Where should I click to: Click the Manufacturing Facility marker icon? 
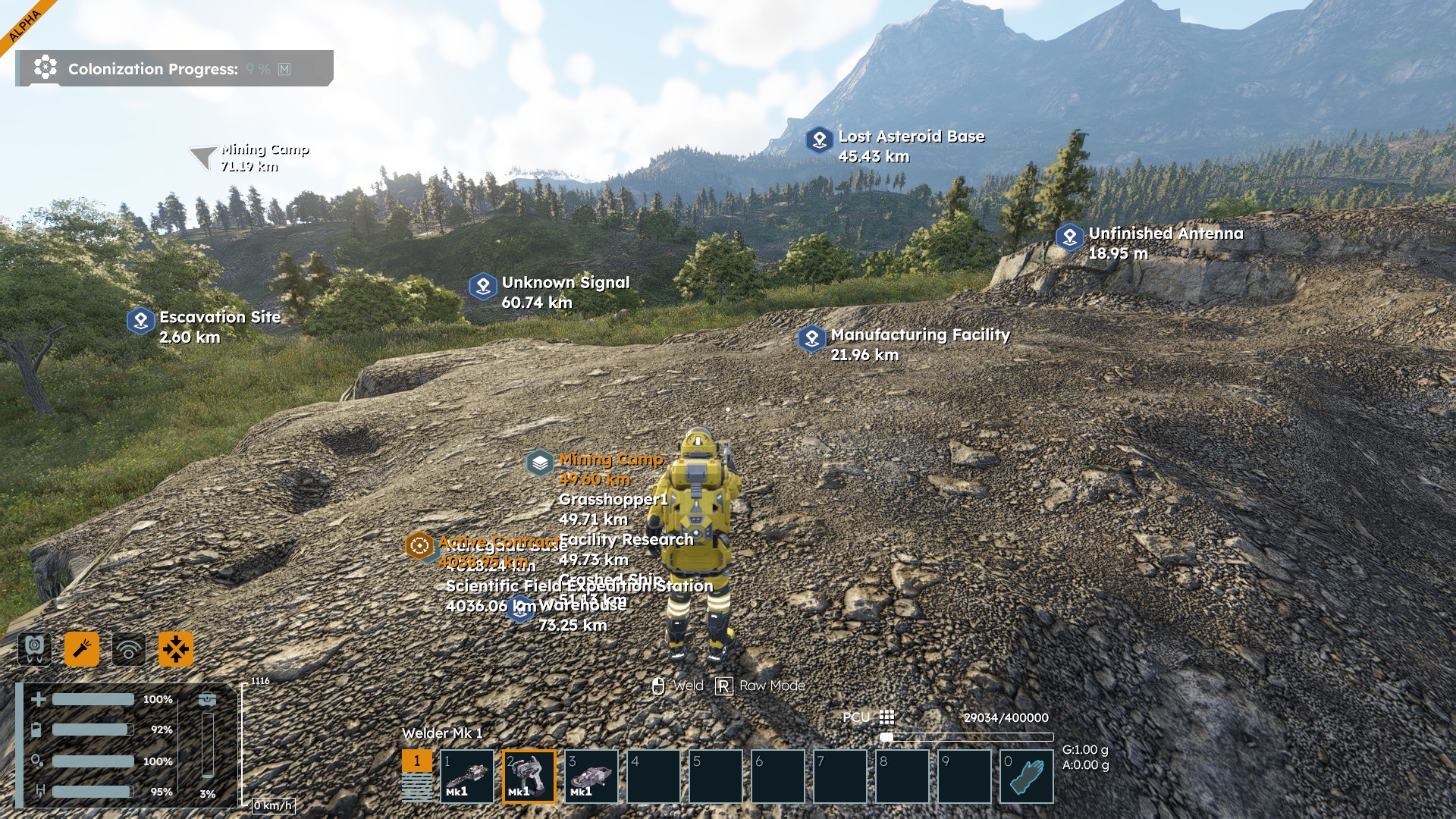tap(812, 338)
